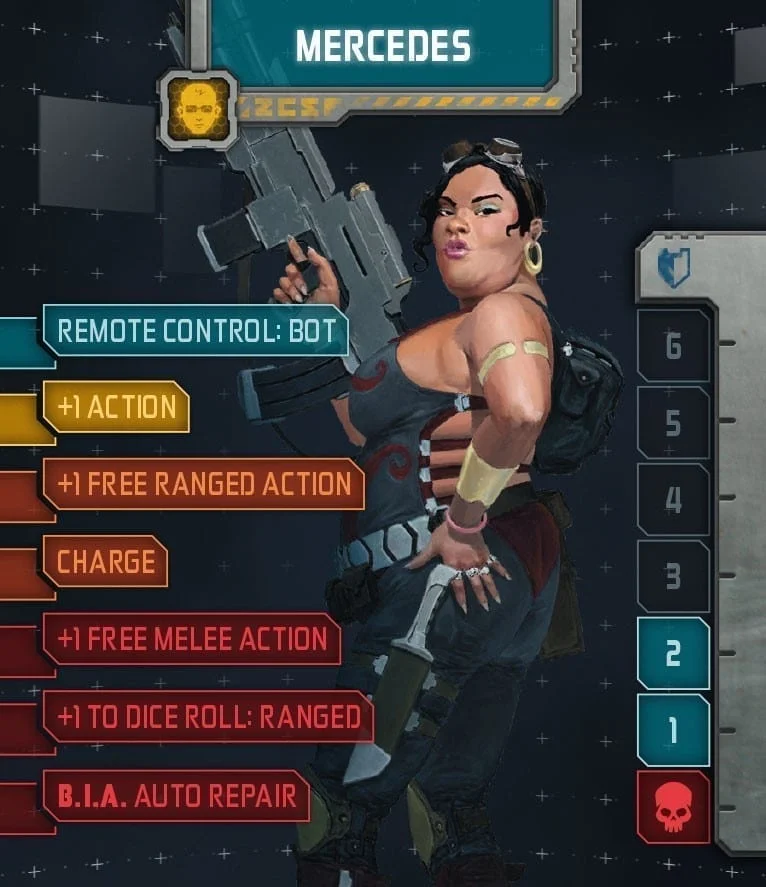Click the highlighted level 2 box
The image size is (766, 887).
(x=673, y=654)
